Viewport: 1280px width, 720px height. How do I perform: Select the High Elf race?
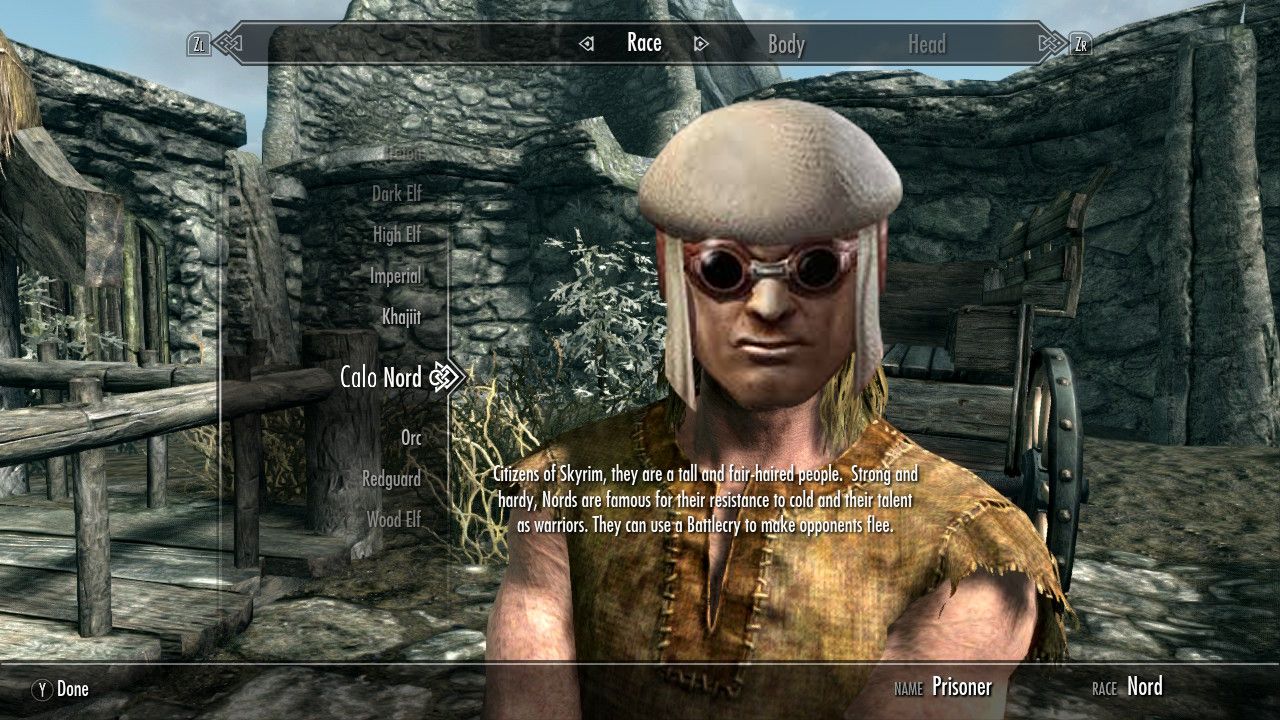[x=399, y=235]
